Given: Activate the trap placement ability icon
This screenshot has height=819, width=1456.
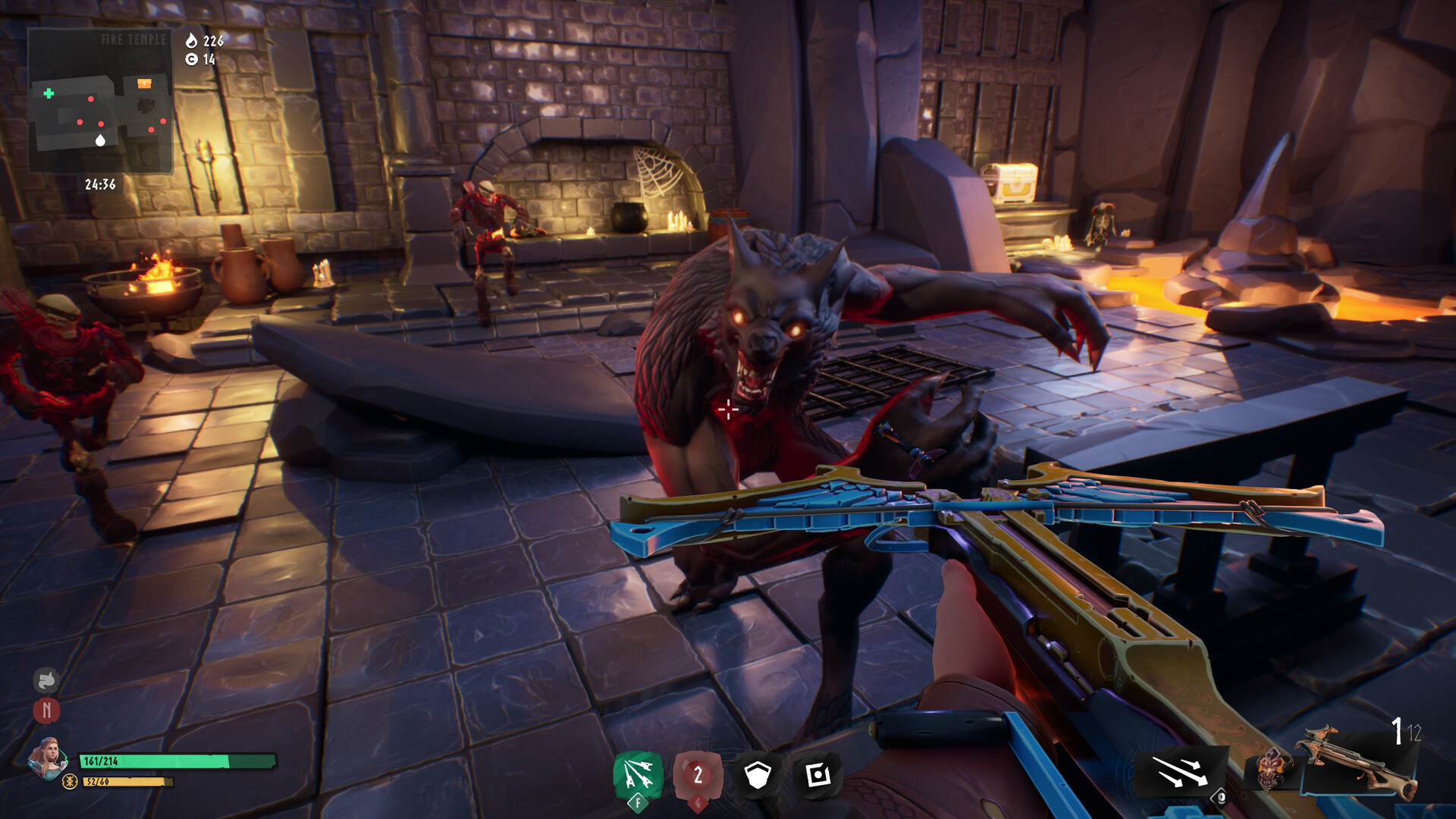Looking at the screenshot, I should (x=817, y=776).
